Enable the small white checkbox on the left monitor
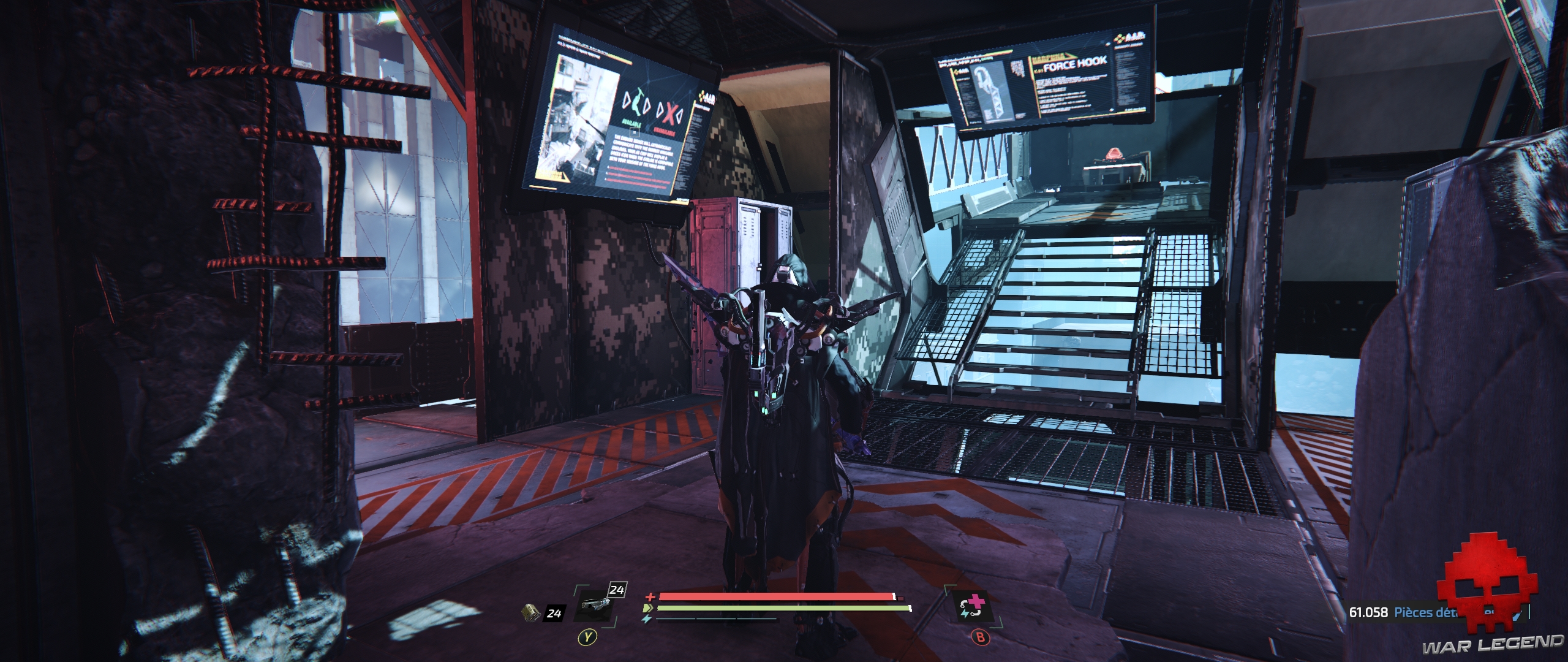Viewport: 1568px width, 662px height. [633, 132]
